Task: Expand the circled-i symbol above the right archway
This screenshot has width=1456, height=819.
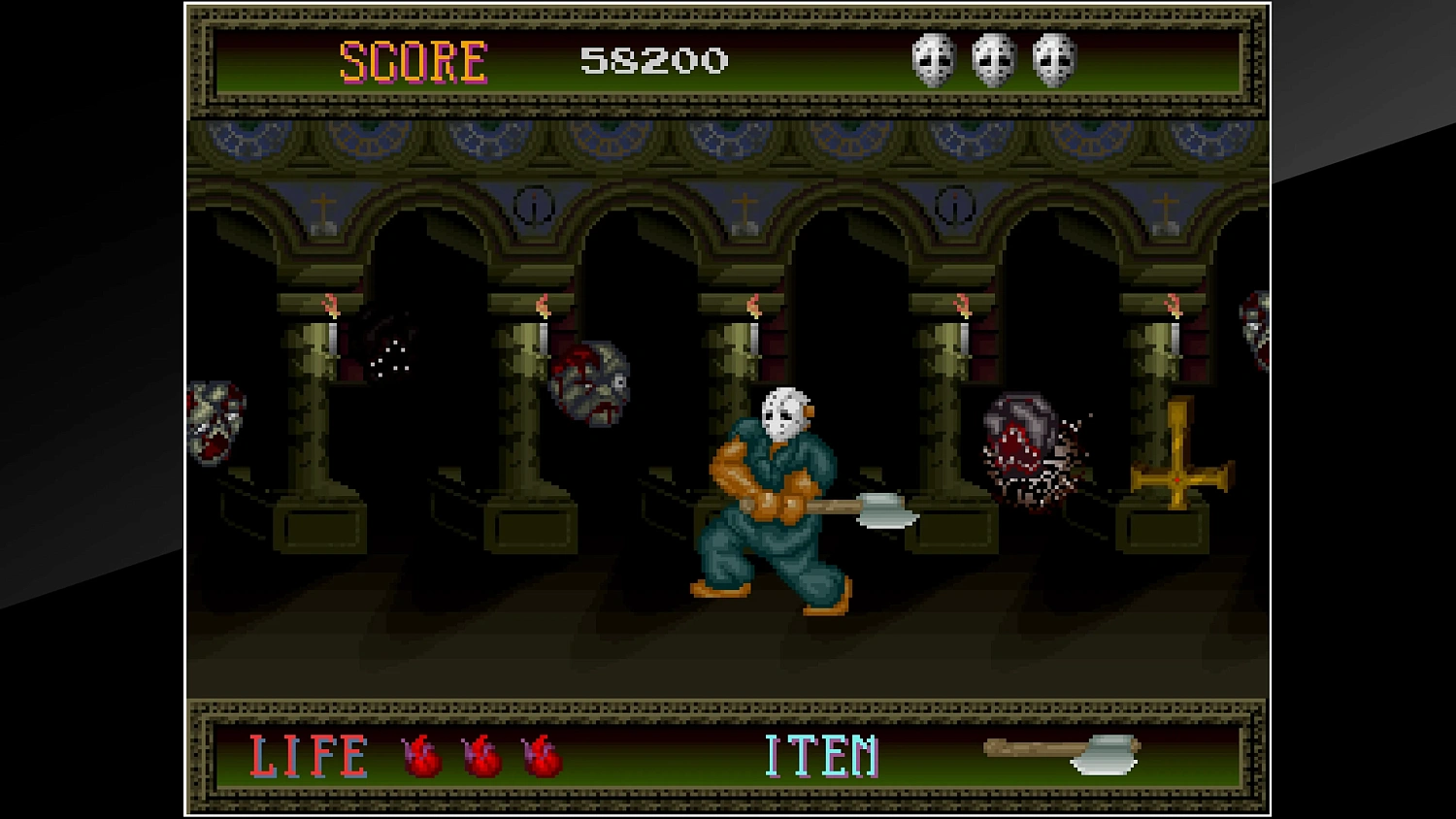Action: (x=953, y=204)
